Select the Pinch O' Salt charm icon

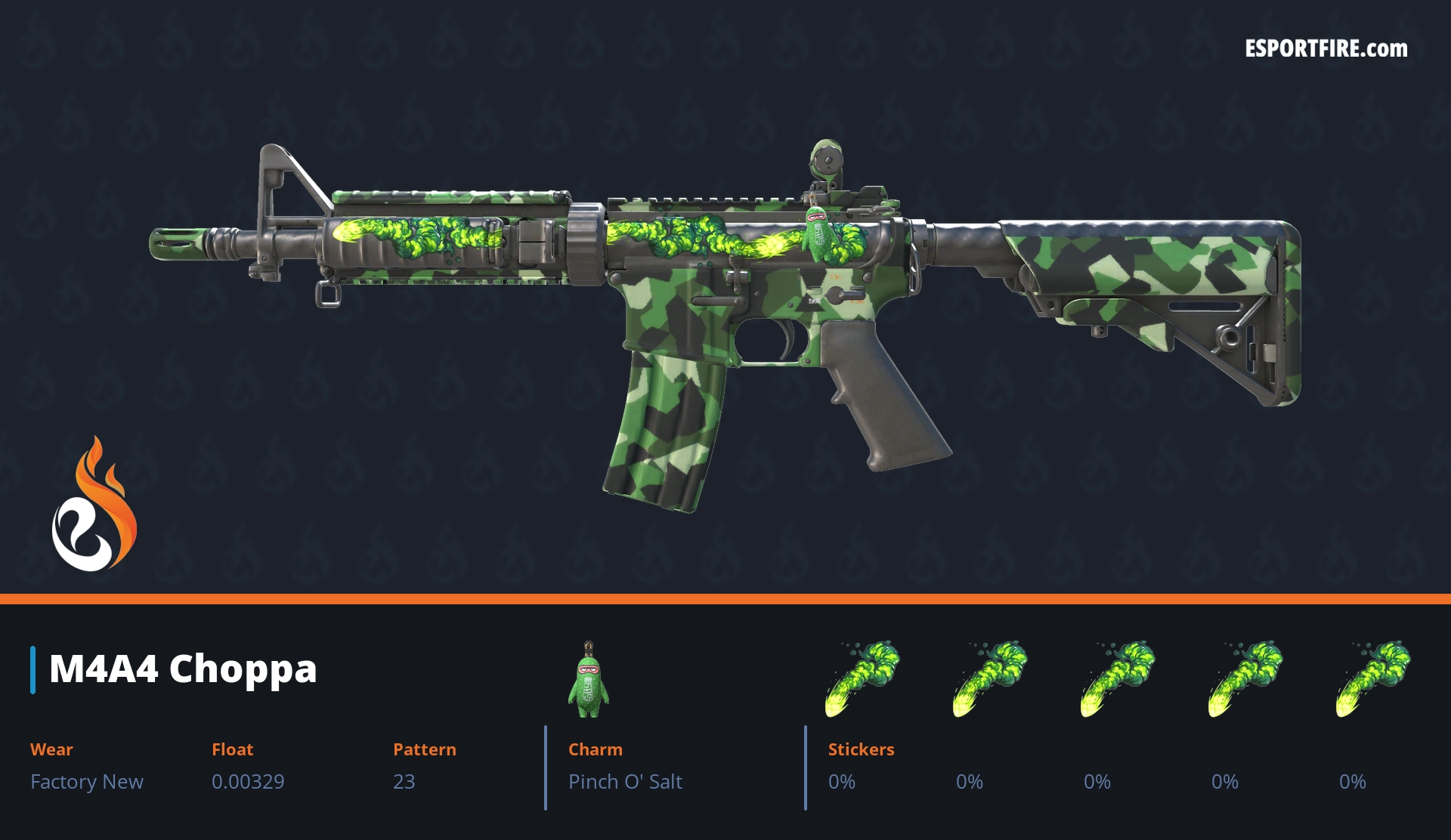tap(589, 681)
